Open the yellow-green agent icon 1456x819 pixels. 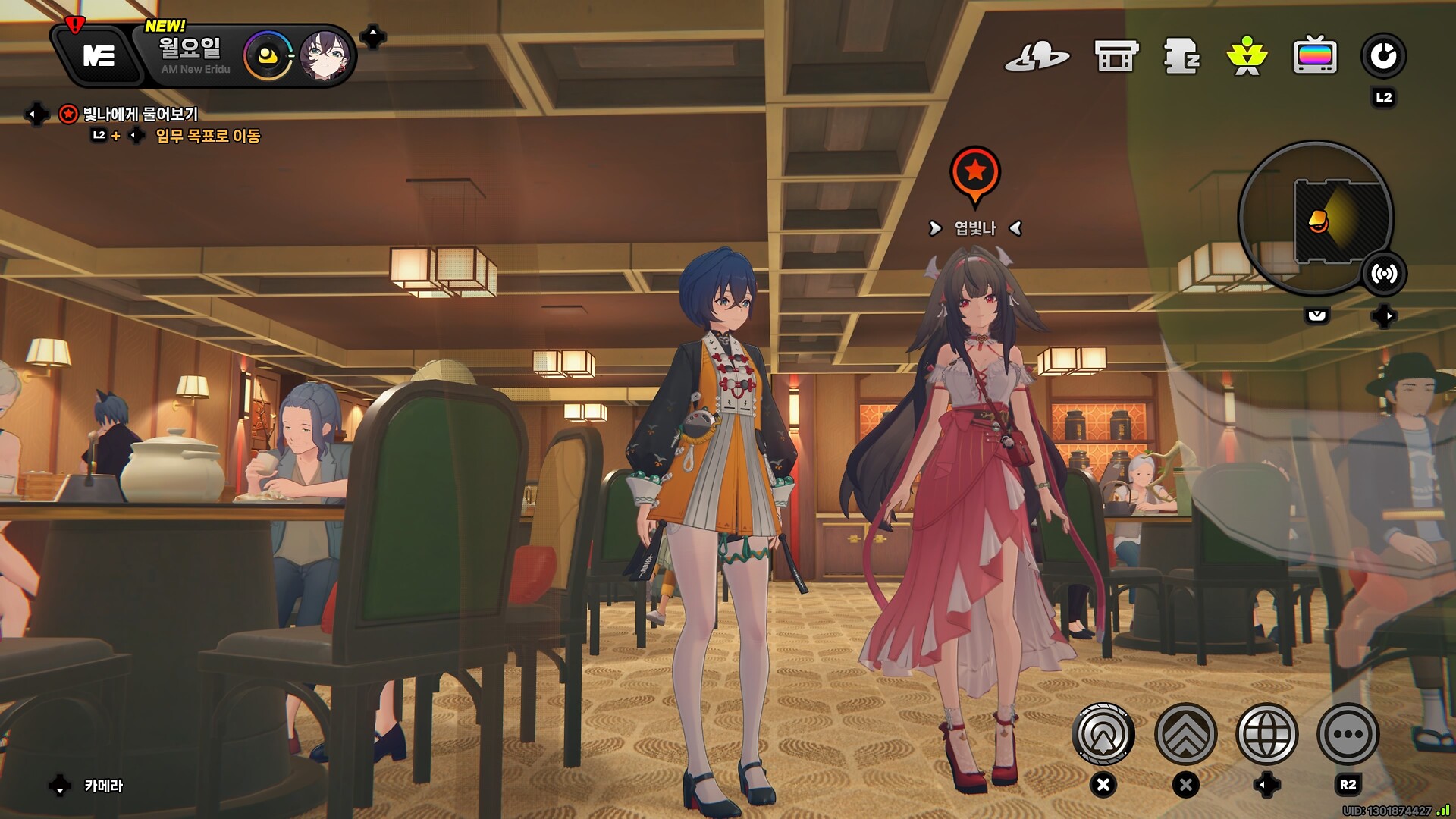1247,56
